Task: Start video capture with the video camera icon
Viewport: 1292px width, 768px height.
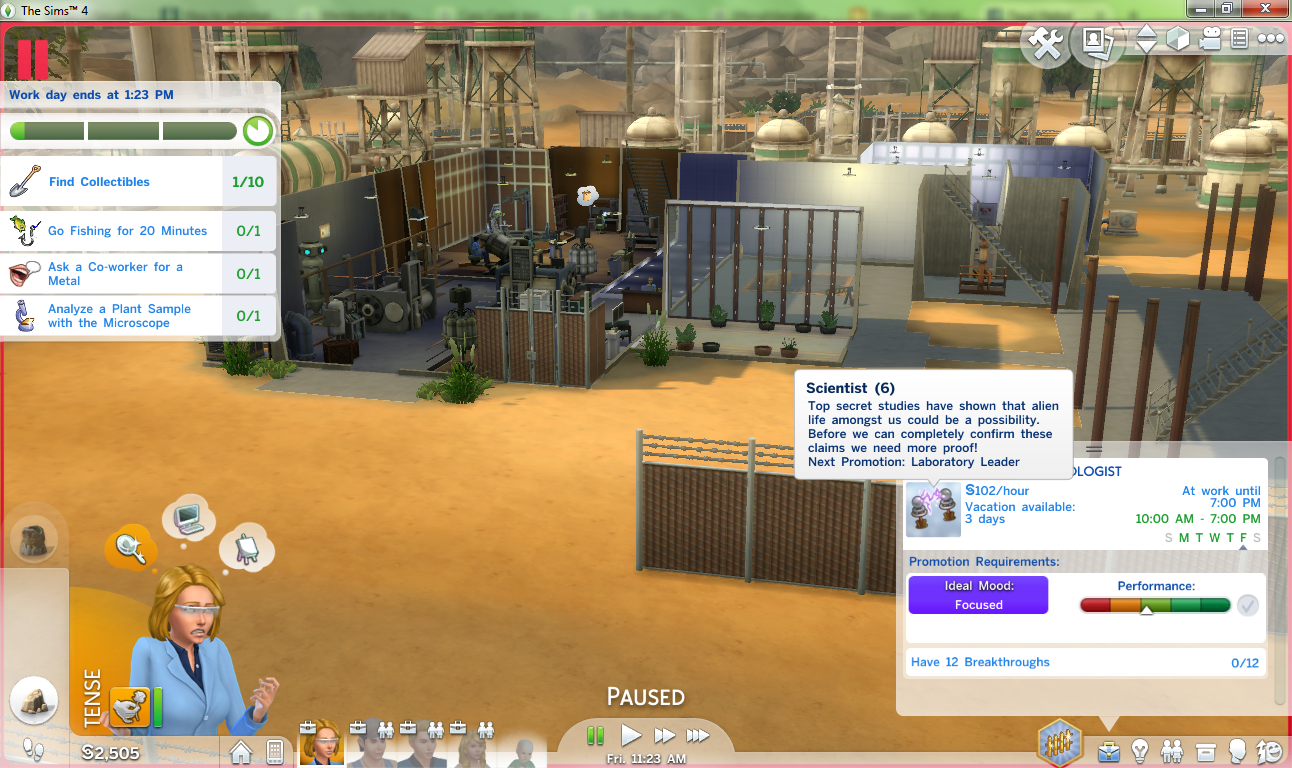Action: pos(1210,40)
